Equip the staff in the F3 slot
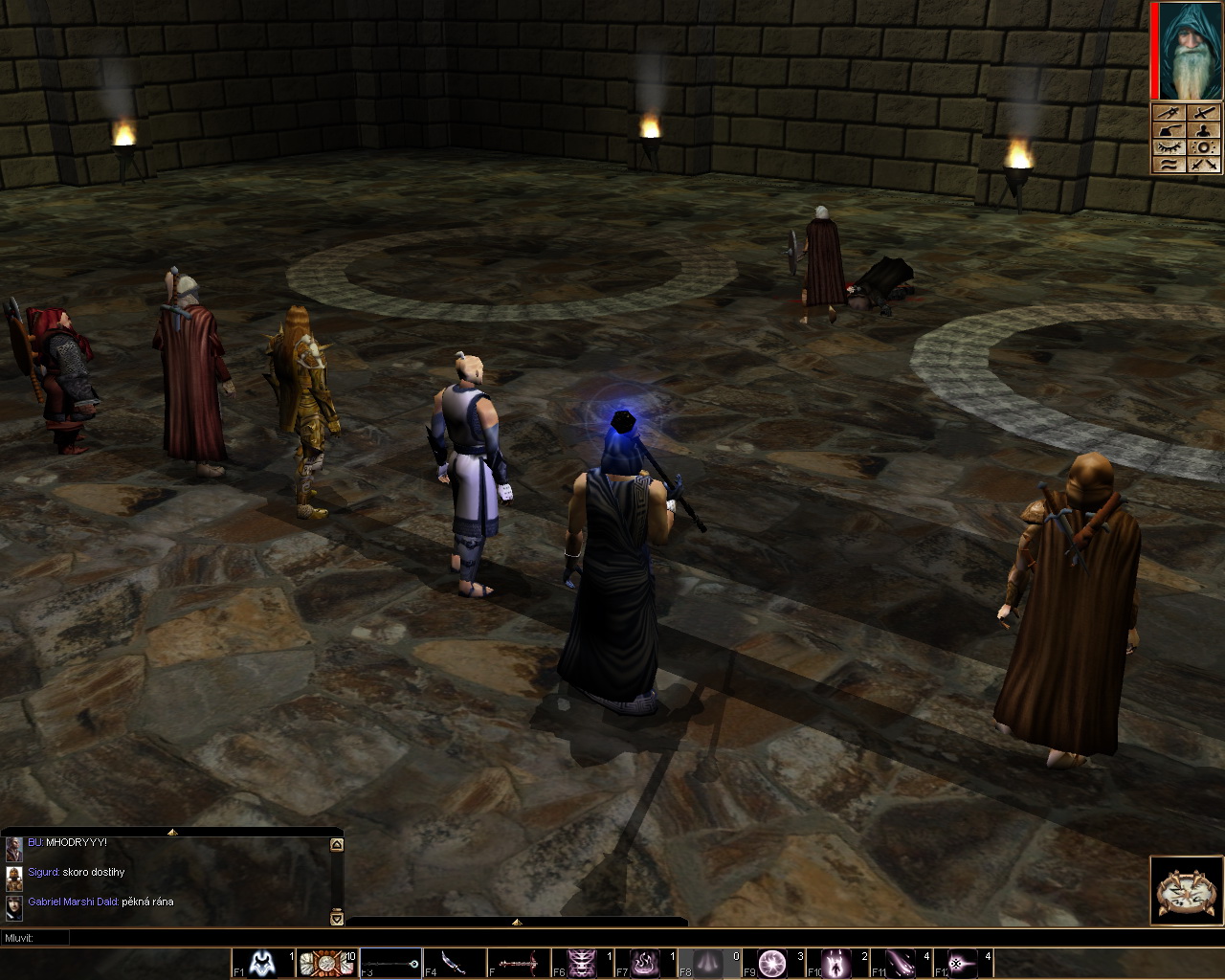Viewport: 1225px width, 980px height. click(x=390, y=963)
